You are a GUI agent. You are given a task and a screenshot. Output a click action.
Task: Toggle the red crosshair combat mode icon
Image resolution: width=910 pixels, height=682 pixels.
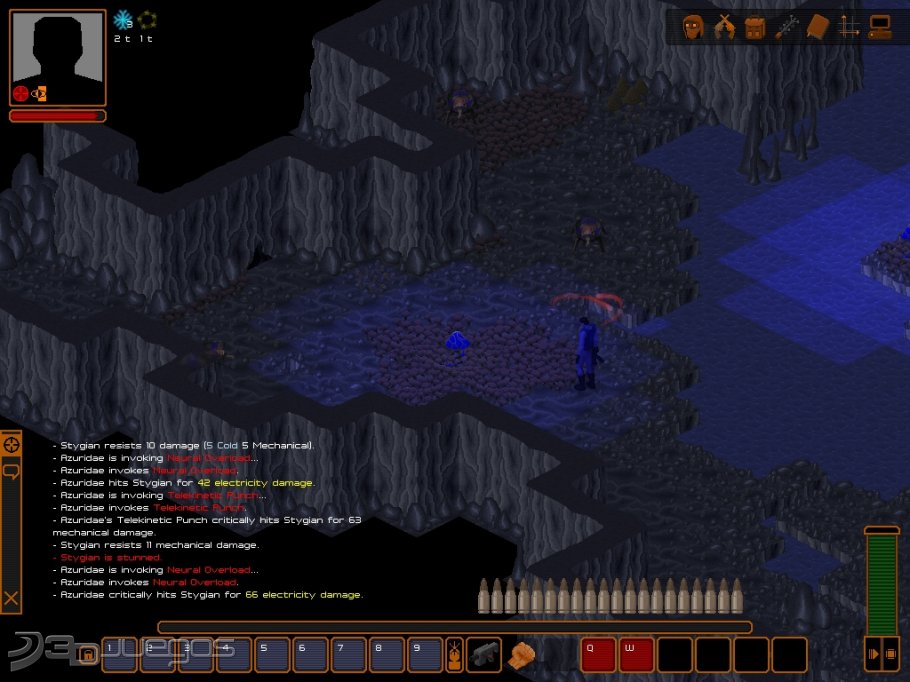click(x=20, y=94)
